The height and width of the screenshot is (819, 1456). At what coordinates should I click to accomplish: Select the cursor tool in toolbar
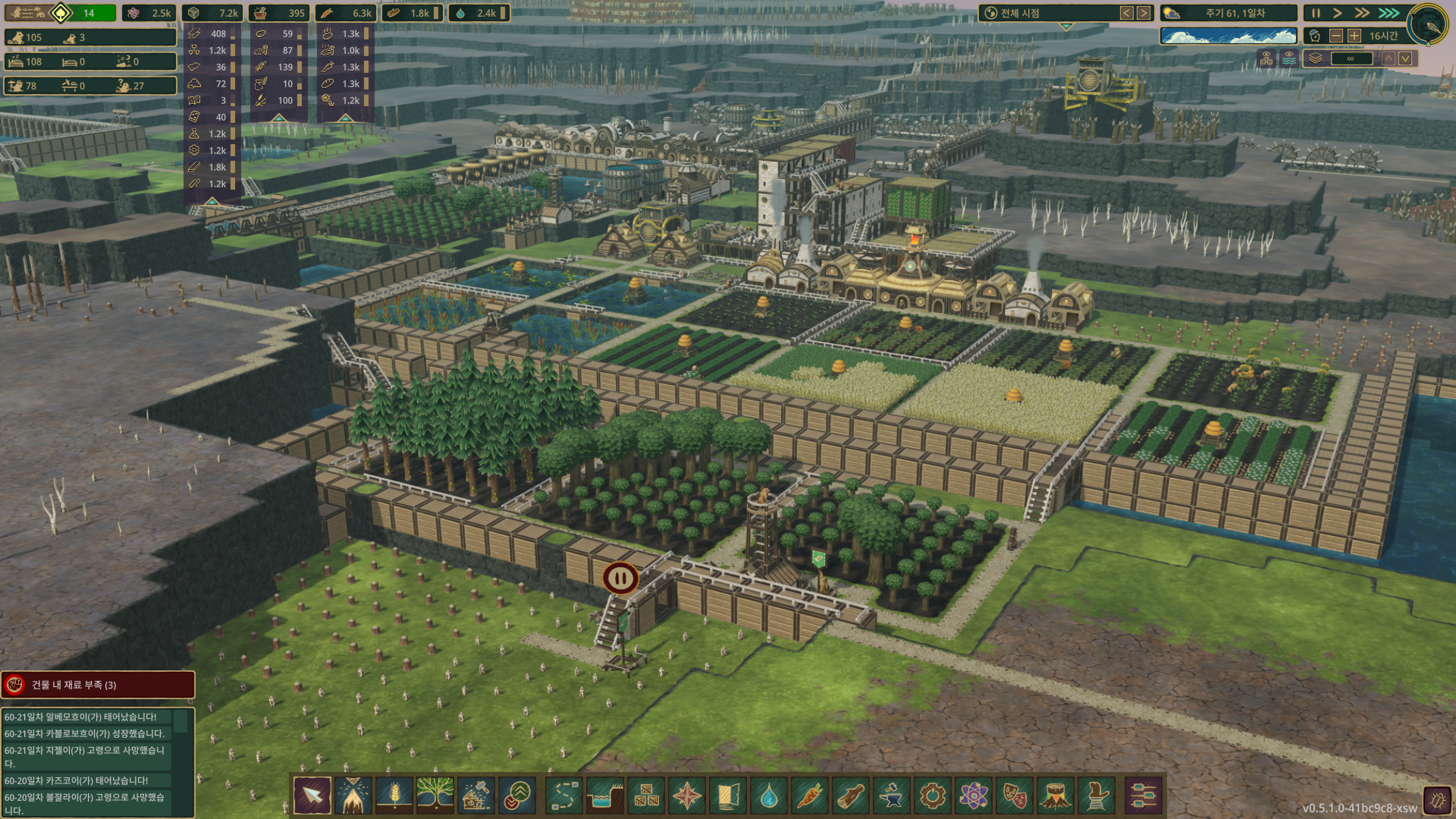click(312, 795)
